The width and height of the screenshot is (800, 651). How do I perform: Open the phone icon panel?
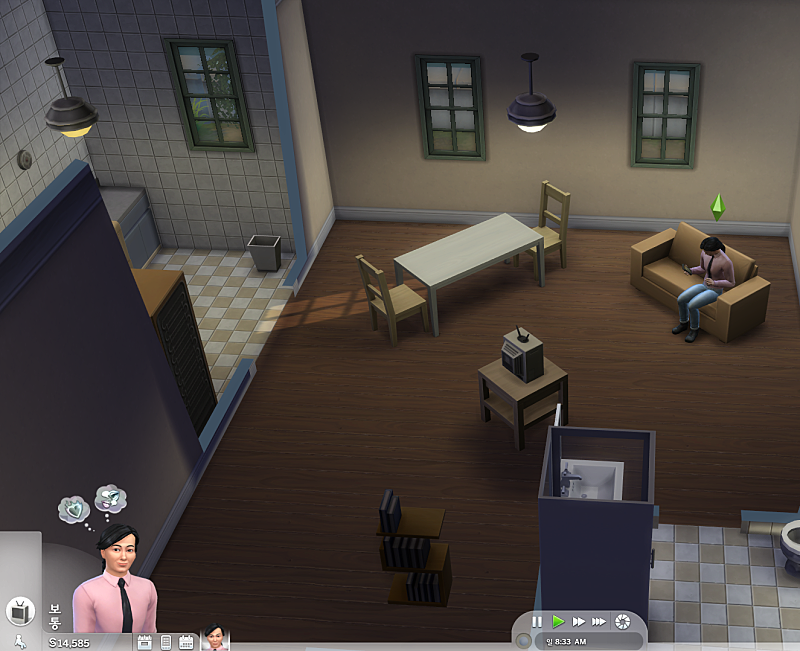pyautogui.click(x=166, y=642)
